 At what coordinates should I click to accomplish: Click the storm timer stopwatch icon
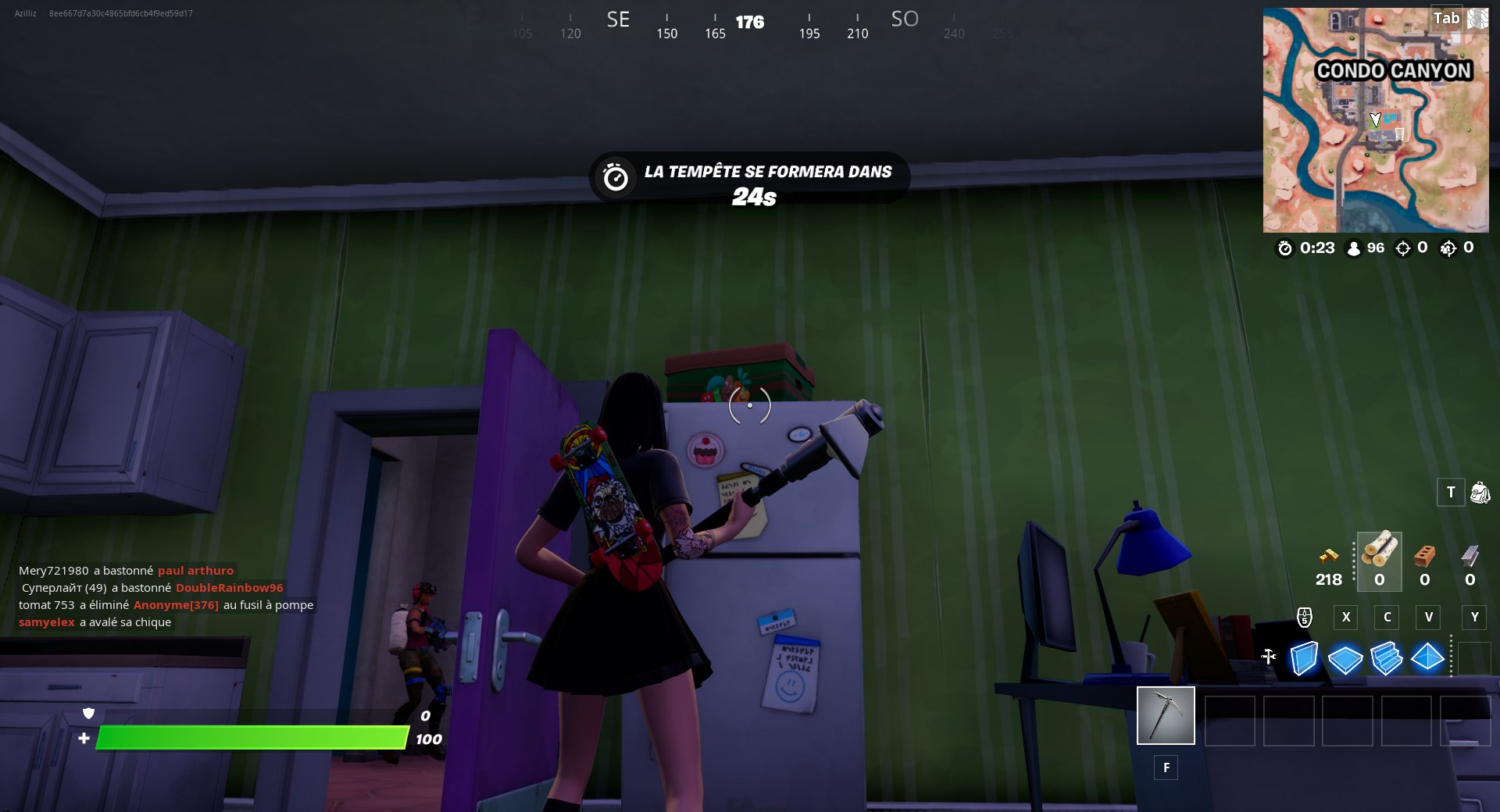615,176
